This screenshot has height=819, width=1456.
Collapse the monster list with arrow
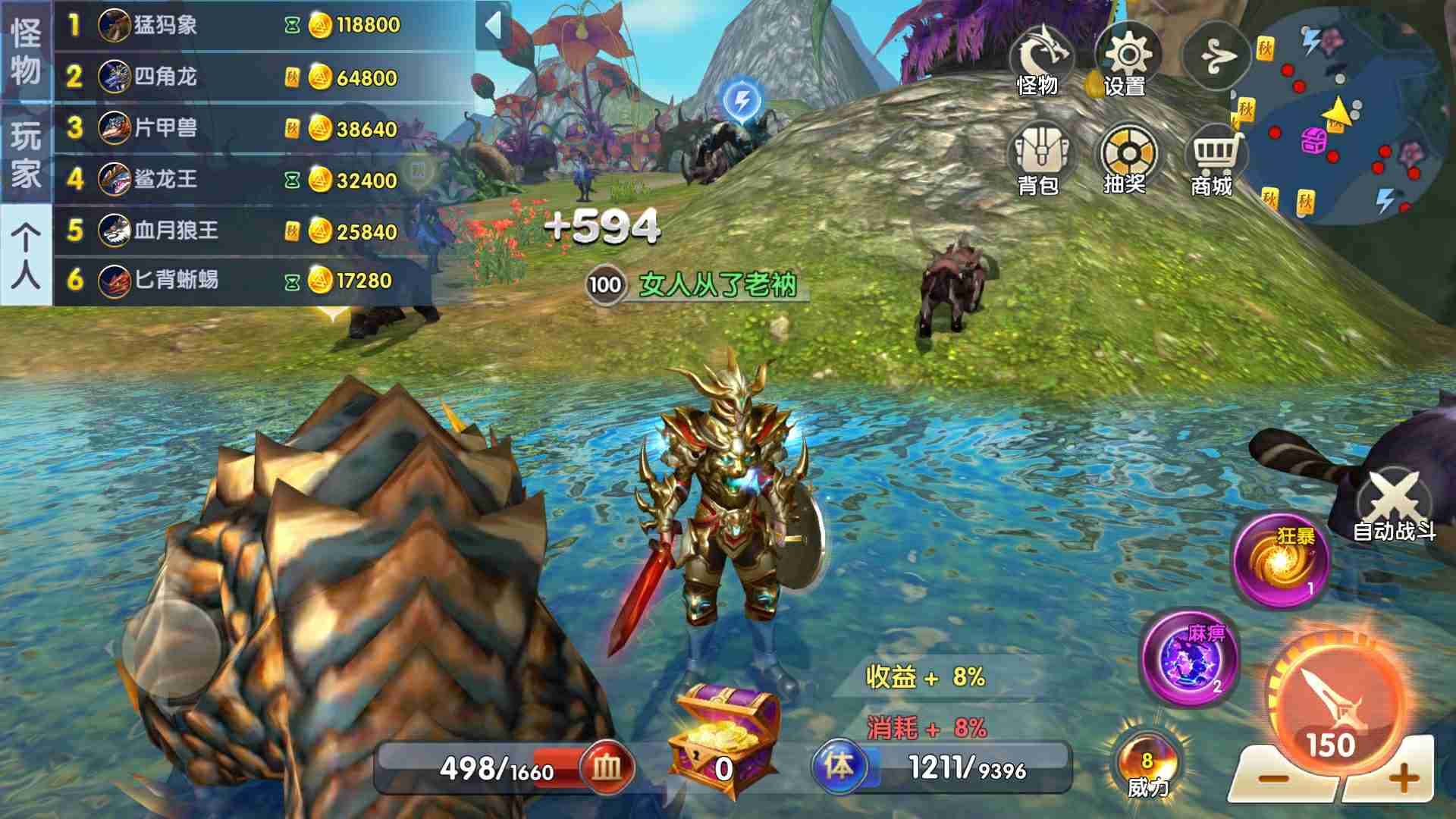tap(493, 26)
